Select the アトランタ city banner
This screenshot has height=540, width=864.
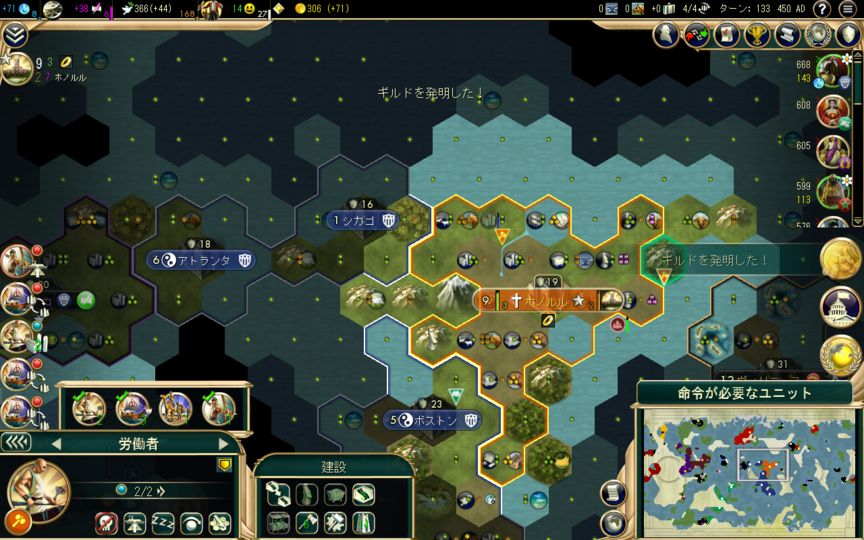[204, 260]
